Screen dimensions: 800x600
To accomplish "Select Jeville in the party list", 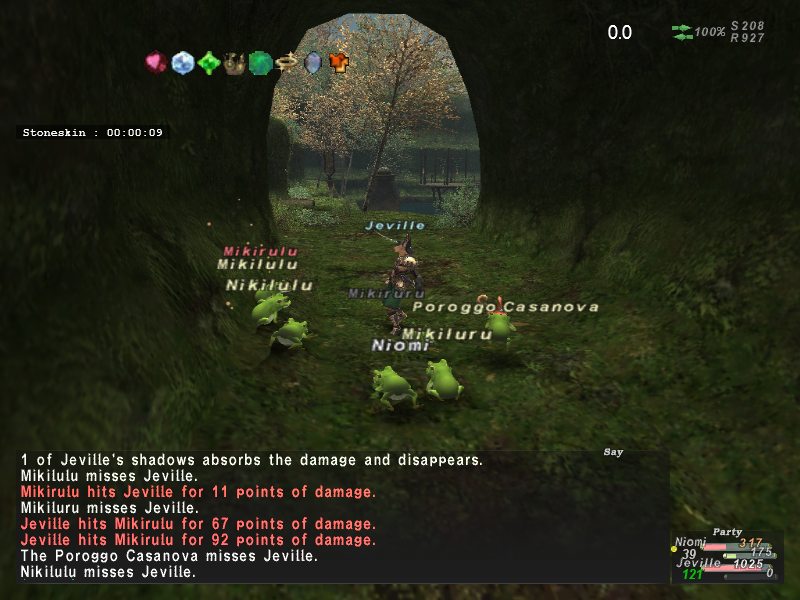I will pyautogui.click(x=699, y=563).
